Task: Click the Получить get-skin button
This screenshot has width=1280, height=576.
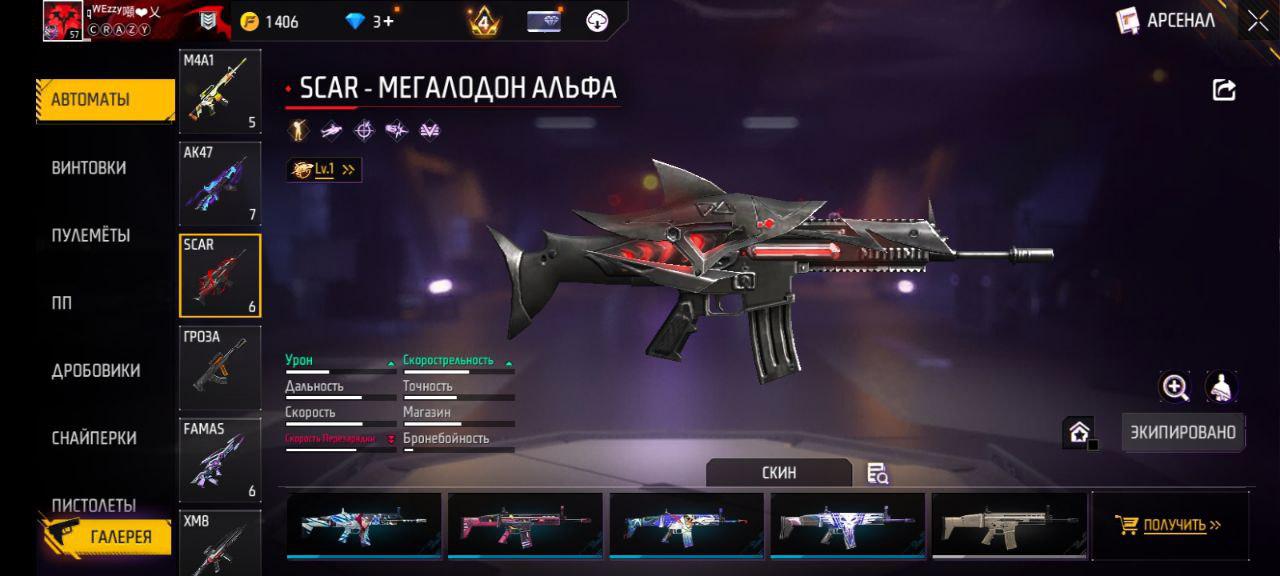Action: click(x=1170, y=525)
